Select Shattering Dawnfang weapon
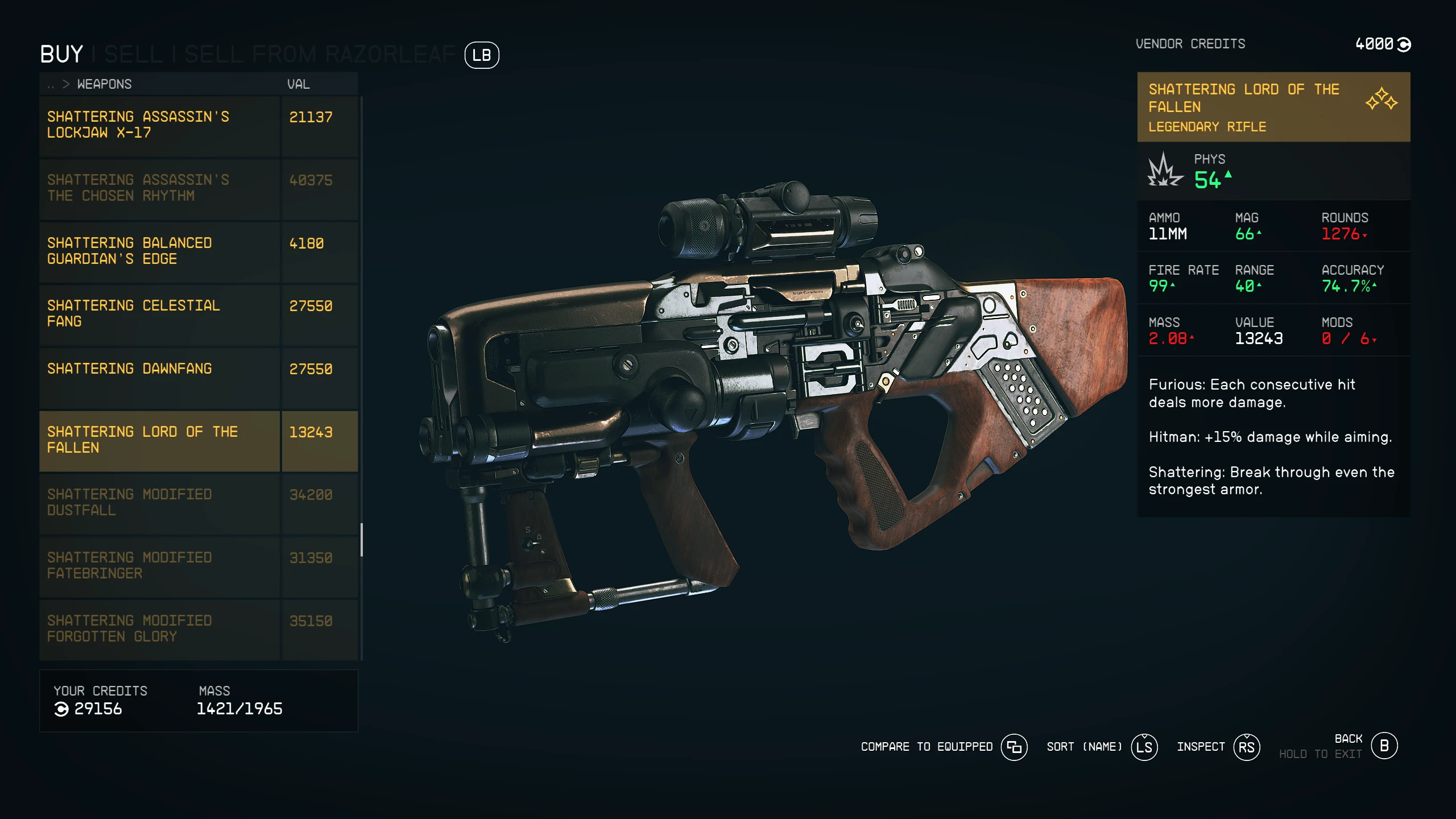The height and width of the screenshot is (819, 1456). click(159, 377)
